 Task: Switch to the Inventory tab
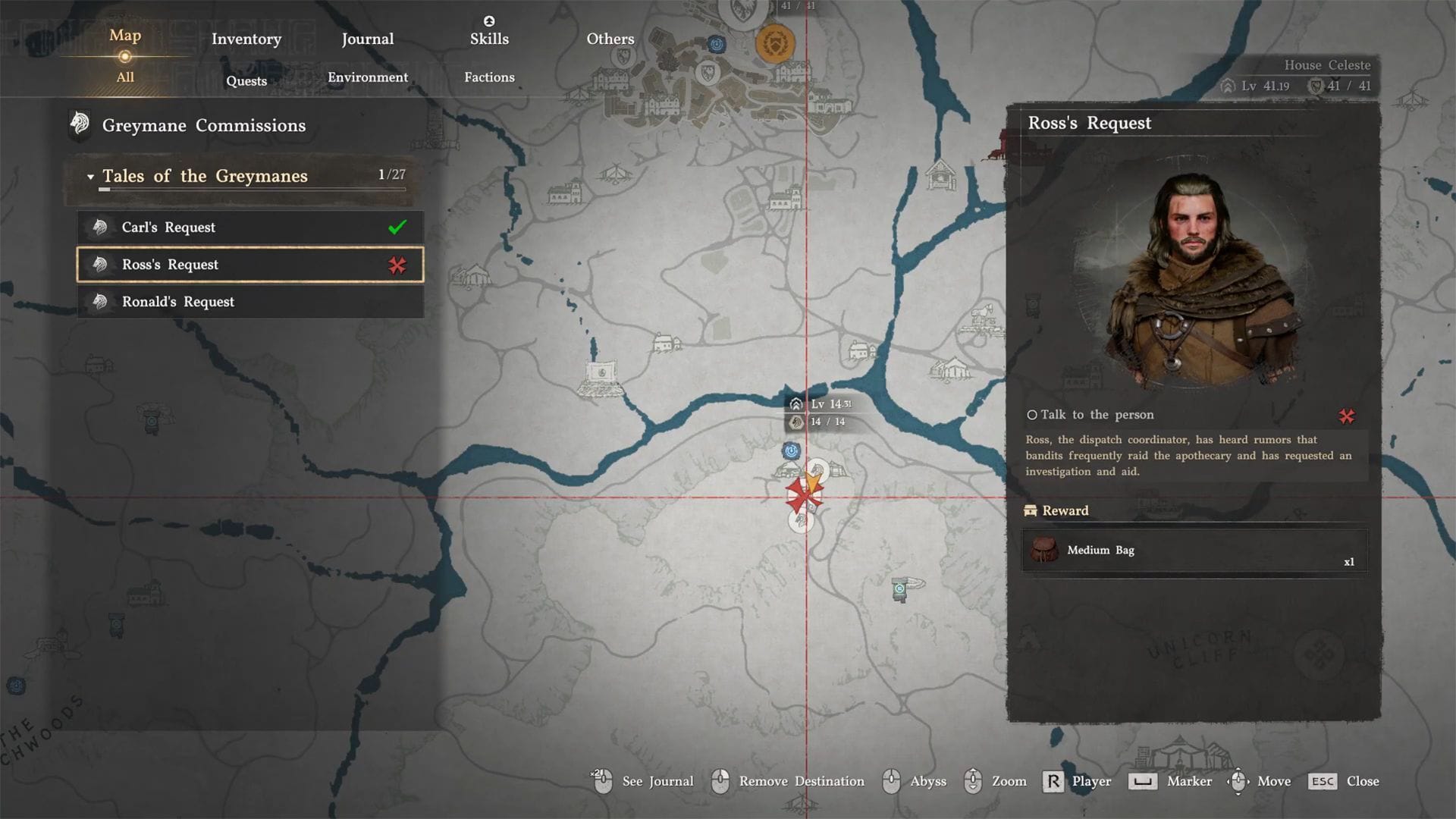point(246,39)
